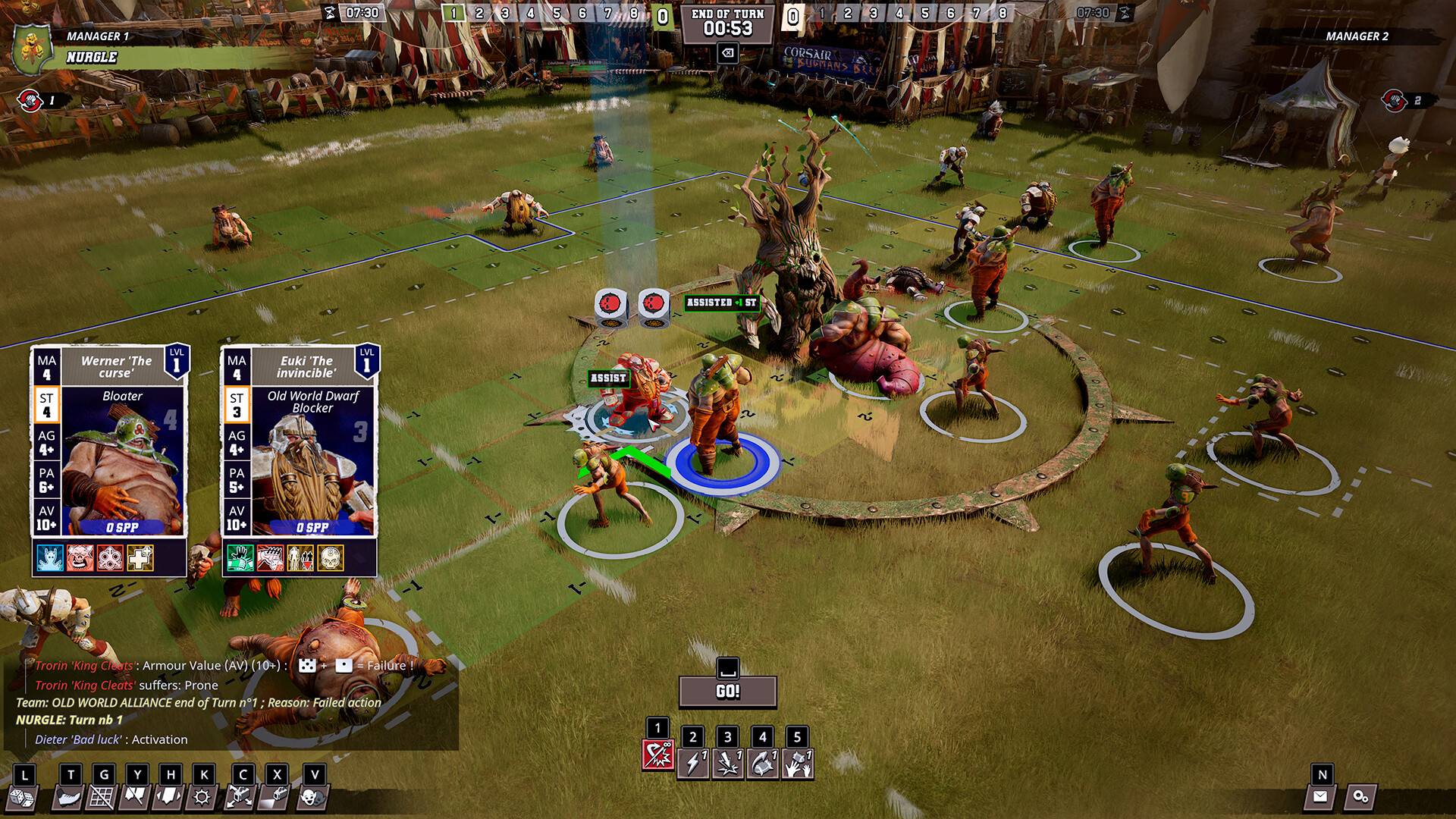Viewport: 1456px width, 819px height.
Task: Click the Nurgle team banner
Action: (x=91, y=55)
